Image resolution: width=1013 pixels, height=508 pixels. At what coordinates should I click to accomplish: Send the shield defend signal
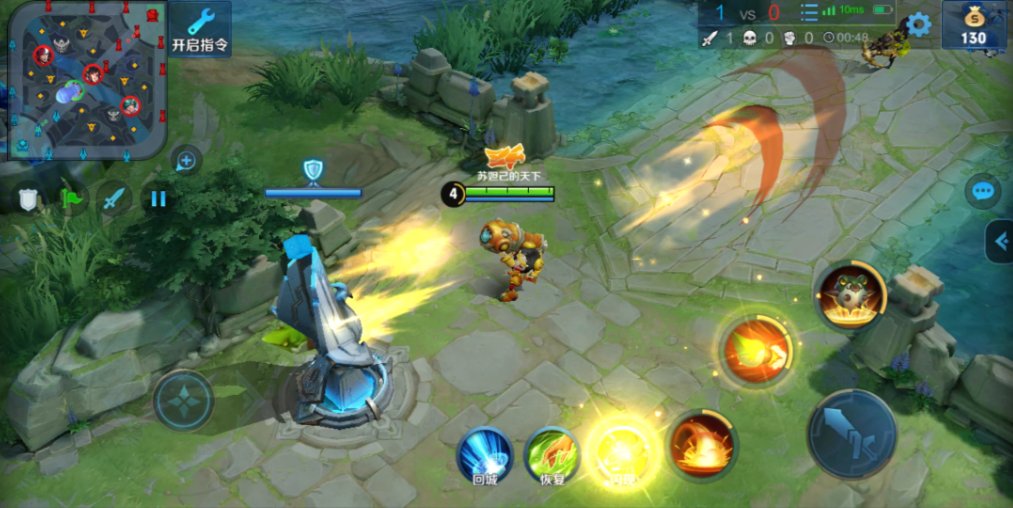click(x=28, y=199)
